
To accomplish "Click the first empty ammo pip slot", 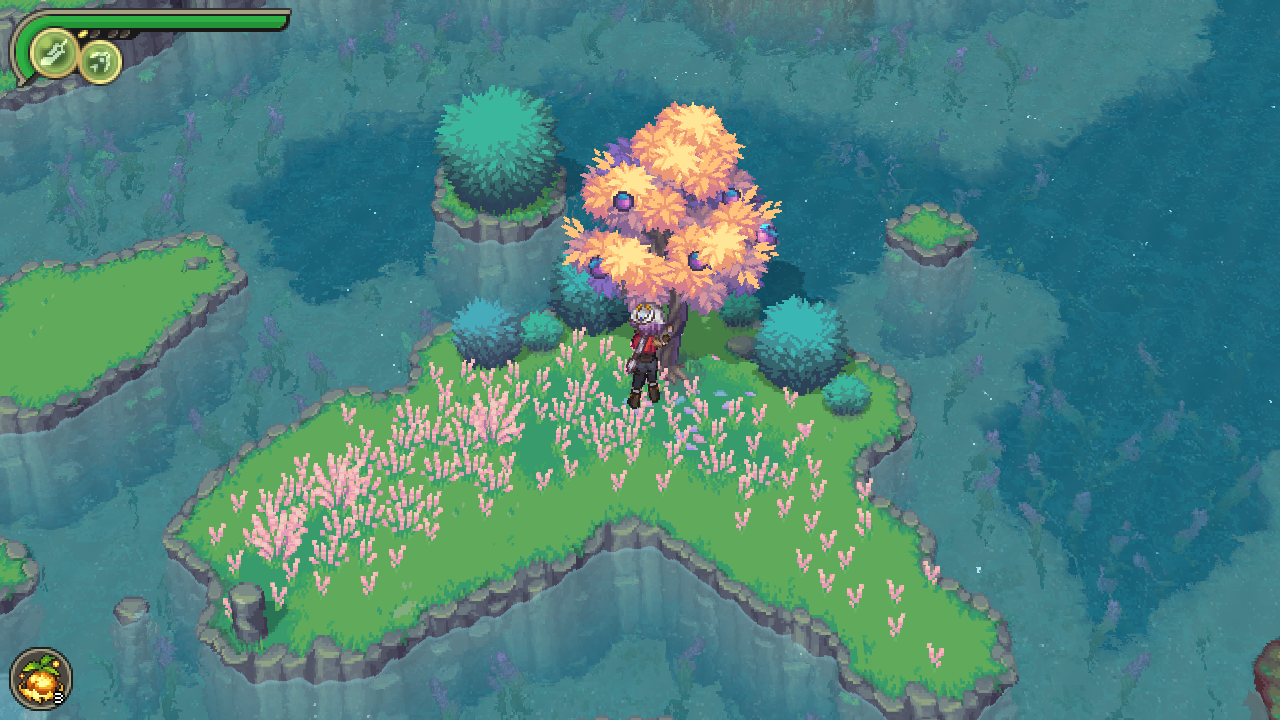I will coord(96,34).
